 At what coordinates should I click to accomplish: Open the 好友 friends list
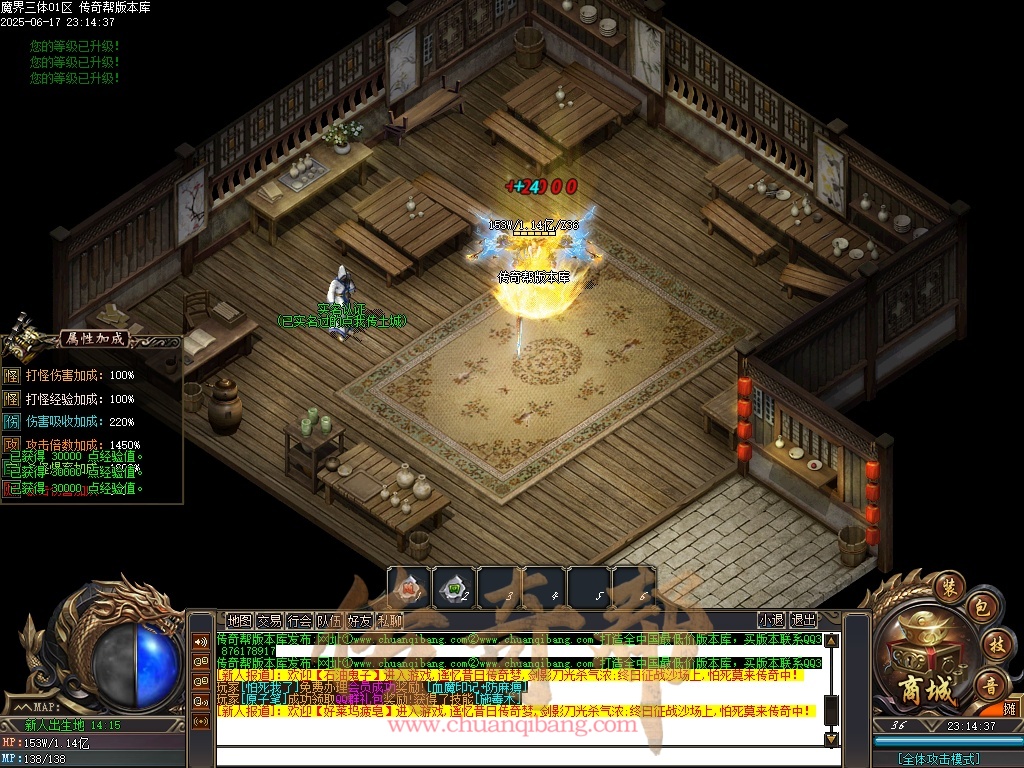click(x=359, y=620)
